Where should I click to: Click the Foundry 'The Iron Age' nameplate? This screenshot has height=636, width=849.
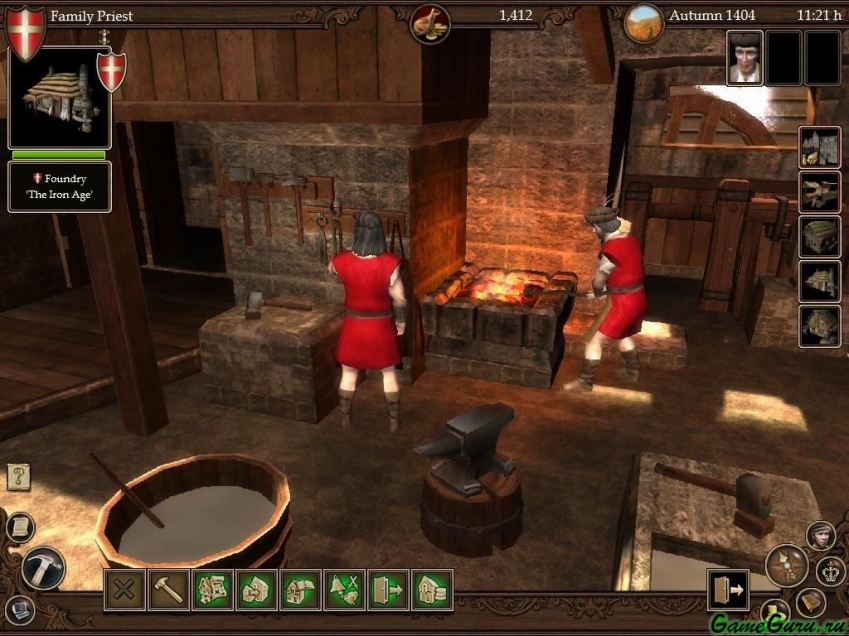[60, 187]
